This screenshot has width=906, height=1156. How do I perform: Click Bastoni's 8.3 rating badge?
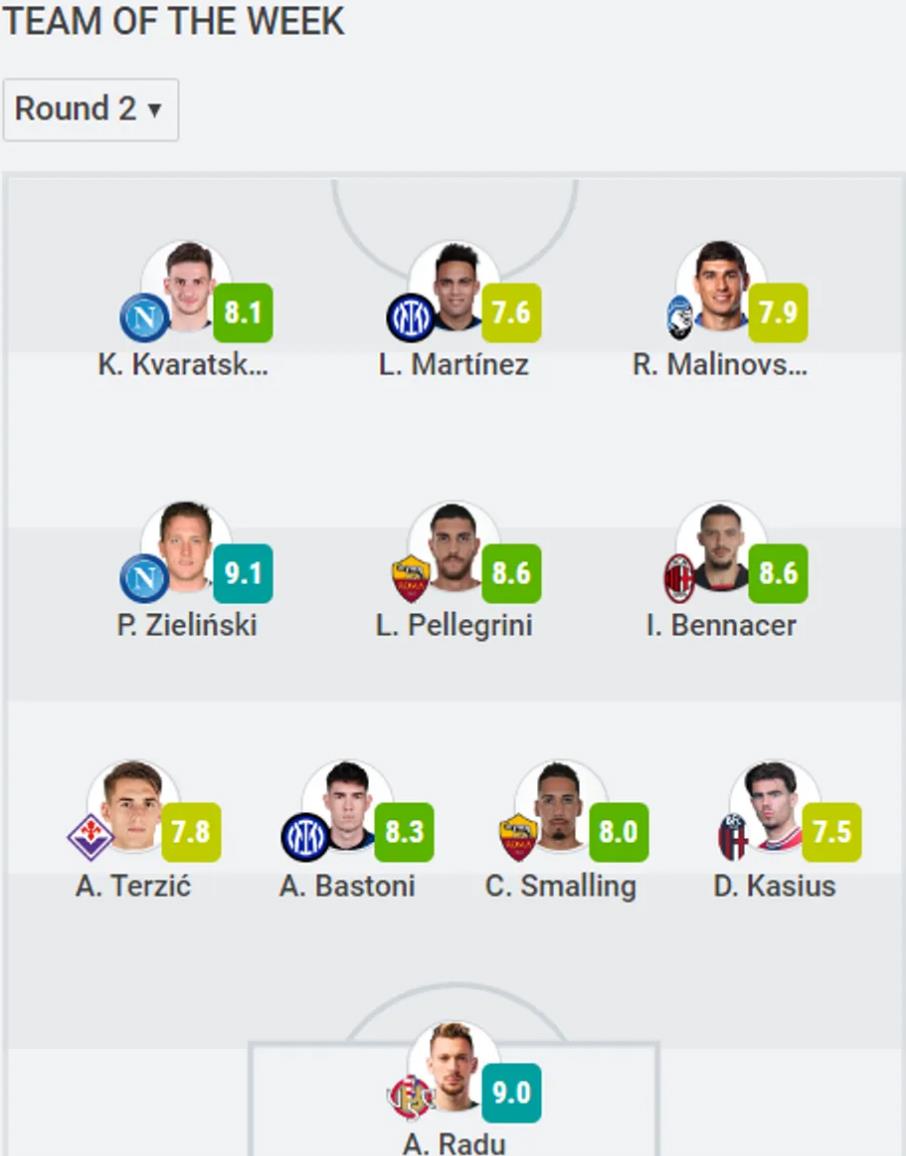(404, 832)
